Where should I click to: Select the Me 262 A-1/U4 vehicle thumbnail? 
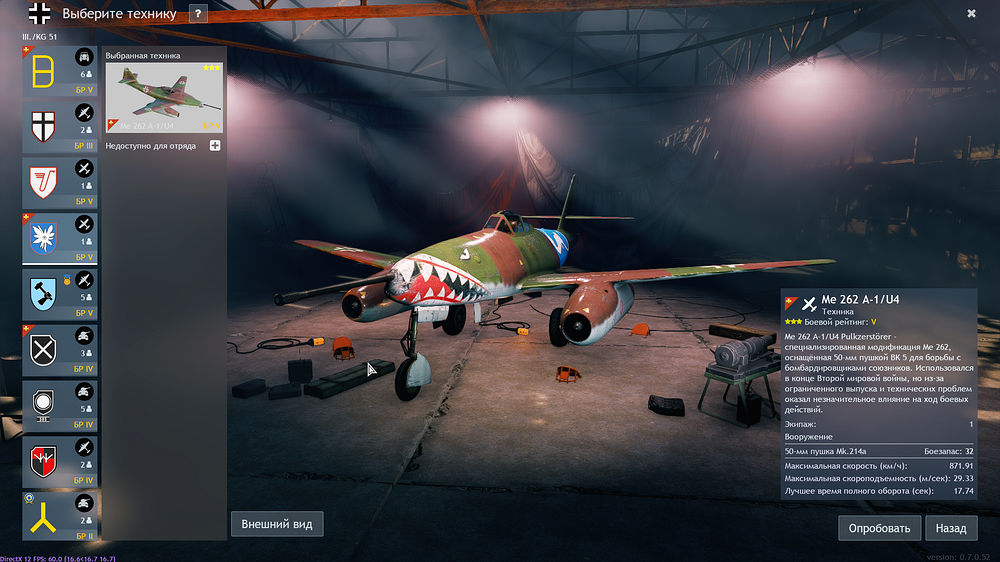[164, 98]
